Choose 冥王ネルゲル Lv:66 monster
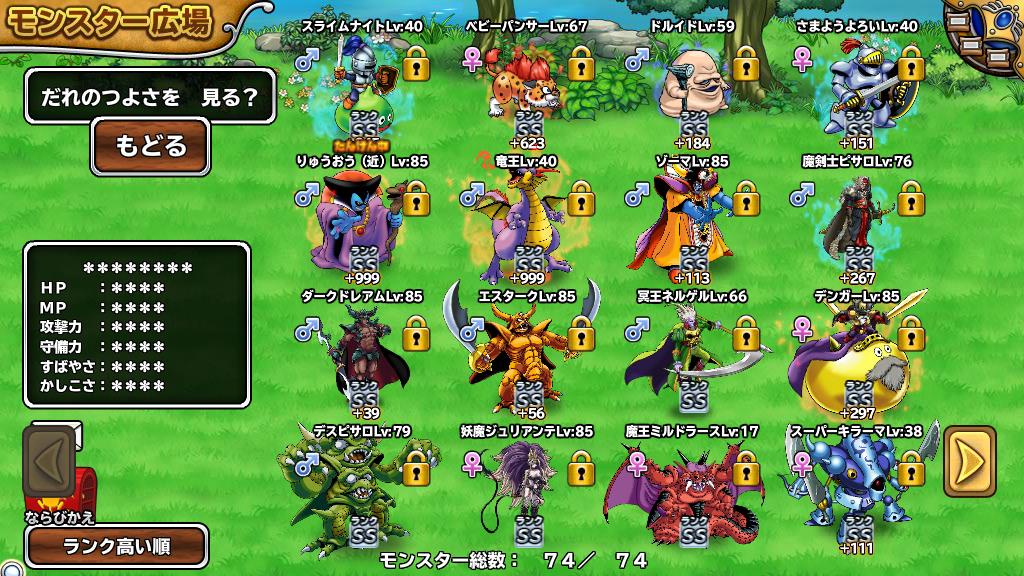The height and width of the screenshot is (576, 1024). (x=690, y=357)
